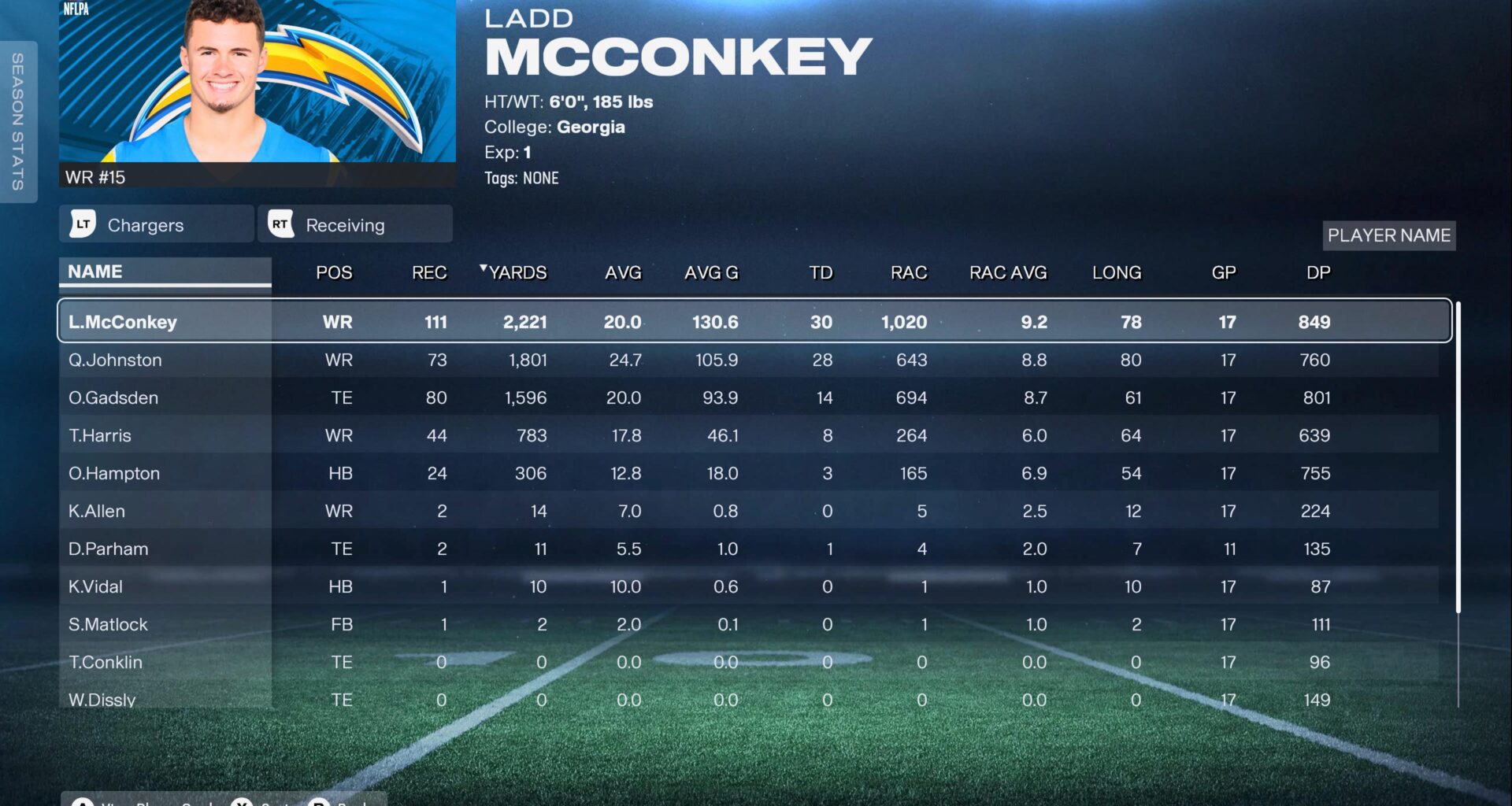Open the Chargers team selector
This screenshot has width=1512, height=806.
(155, 224)
